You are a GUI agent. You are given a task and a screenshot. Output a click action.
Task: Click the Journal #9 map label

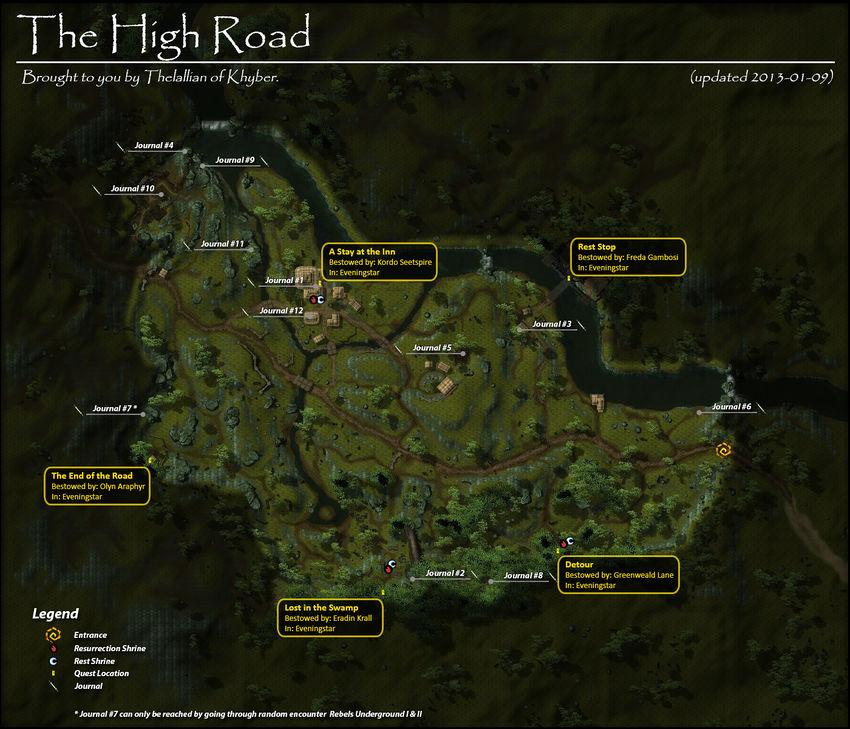point(235,160)
